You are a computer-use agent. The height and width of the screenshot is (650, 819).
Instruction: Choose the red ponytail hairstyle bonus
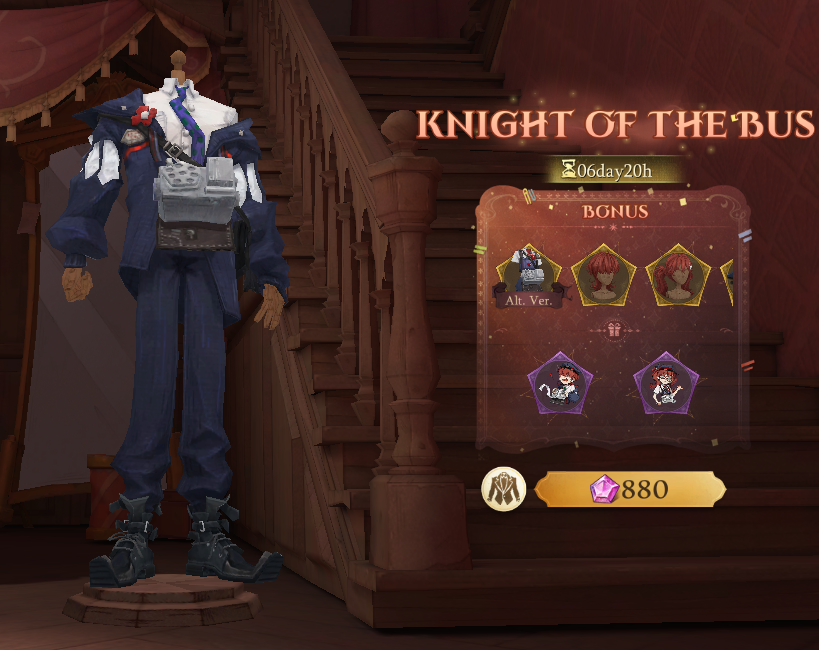(x=678, y=274)
